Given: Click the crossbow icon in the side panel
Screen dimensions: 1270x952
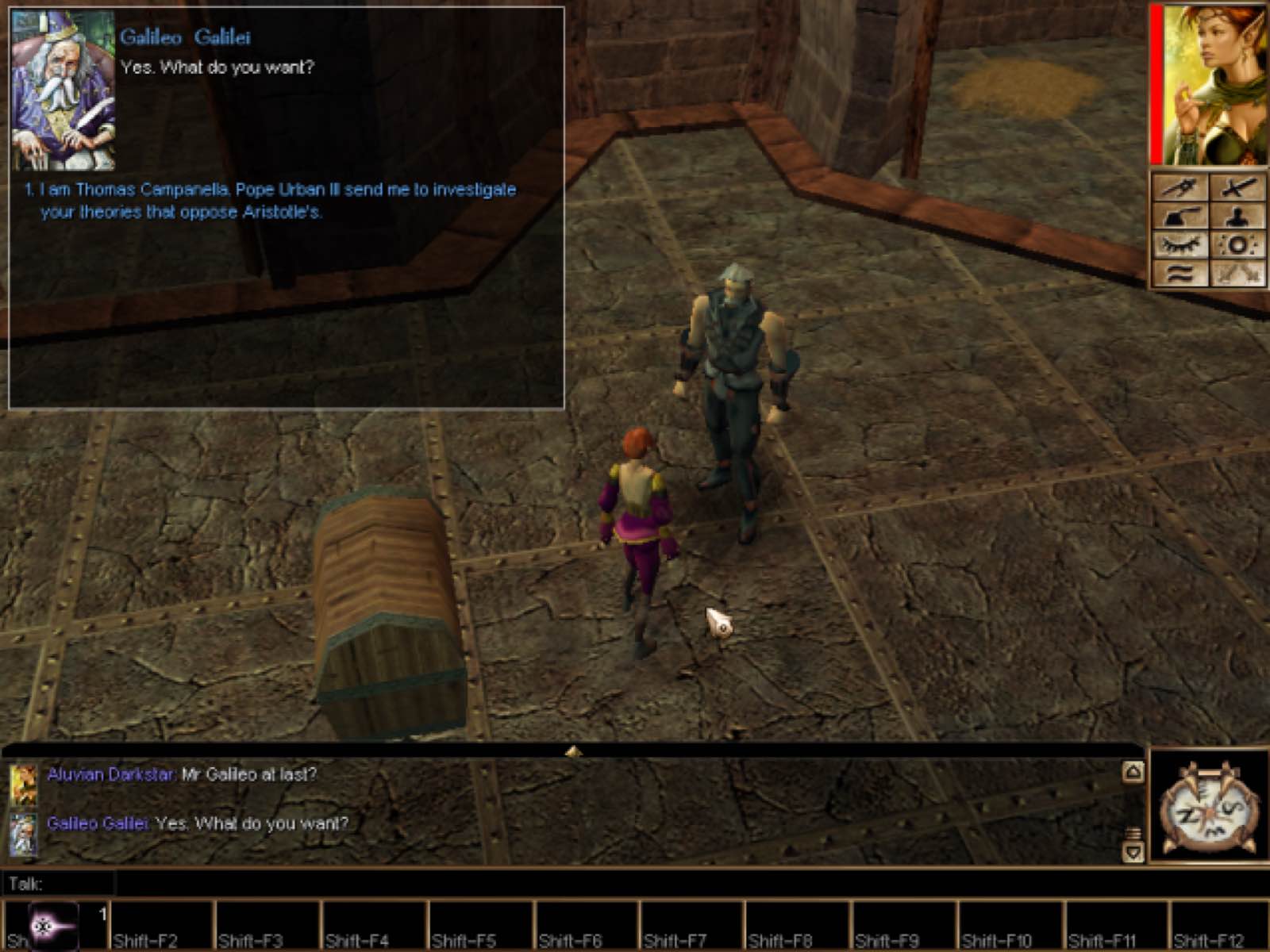Looking at the screenshot, I should point(1180,187).
